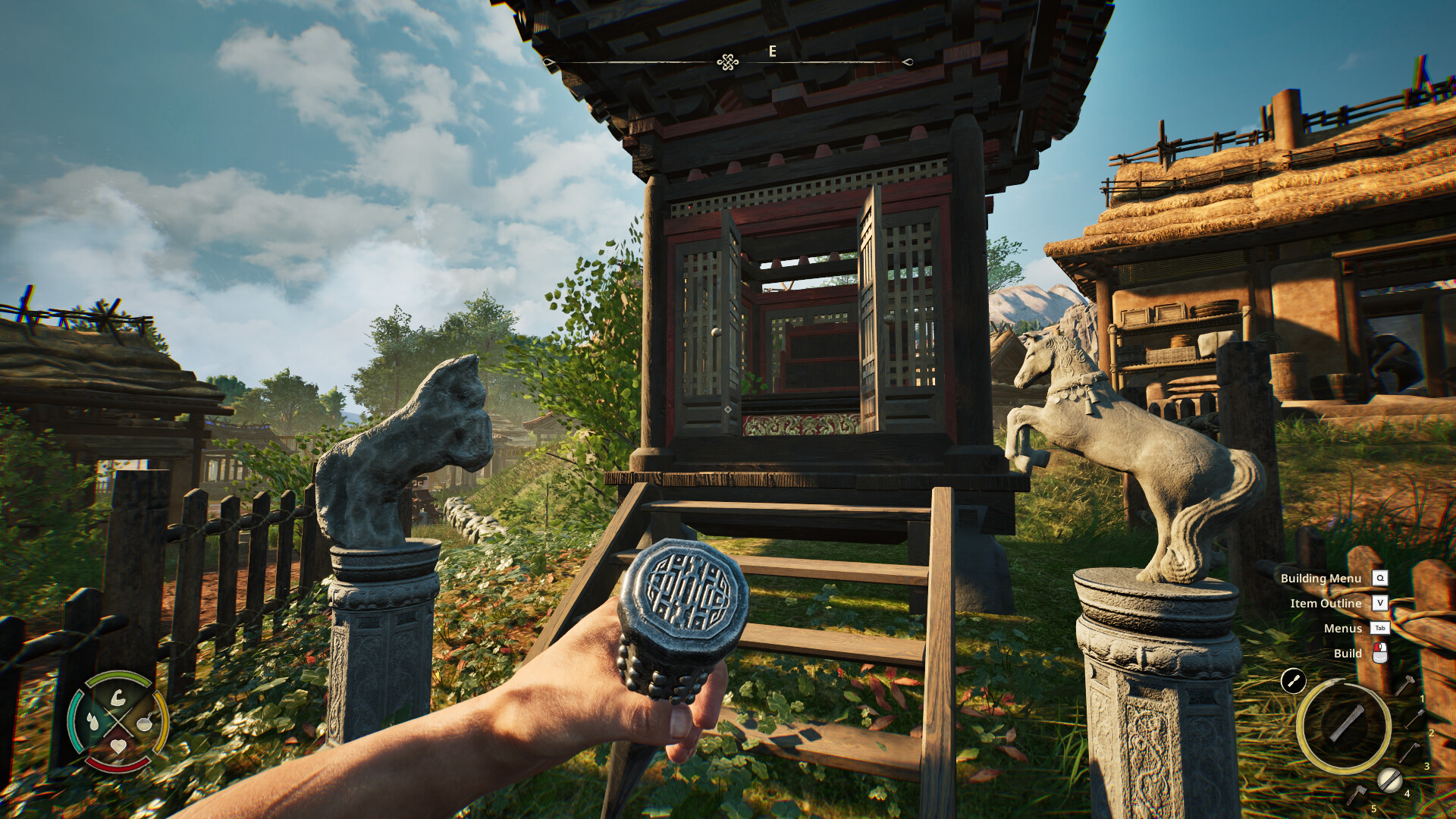
Task: Click the food bowl hunger icon
Action: [144, 723]
